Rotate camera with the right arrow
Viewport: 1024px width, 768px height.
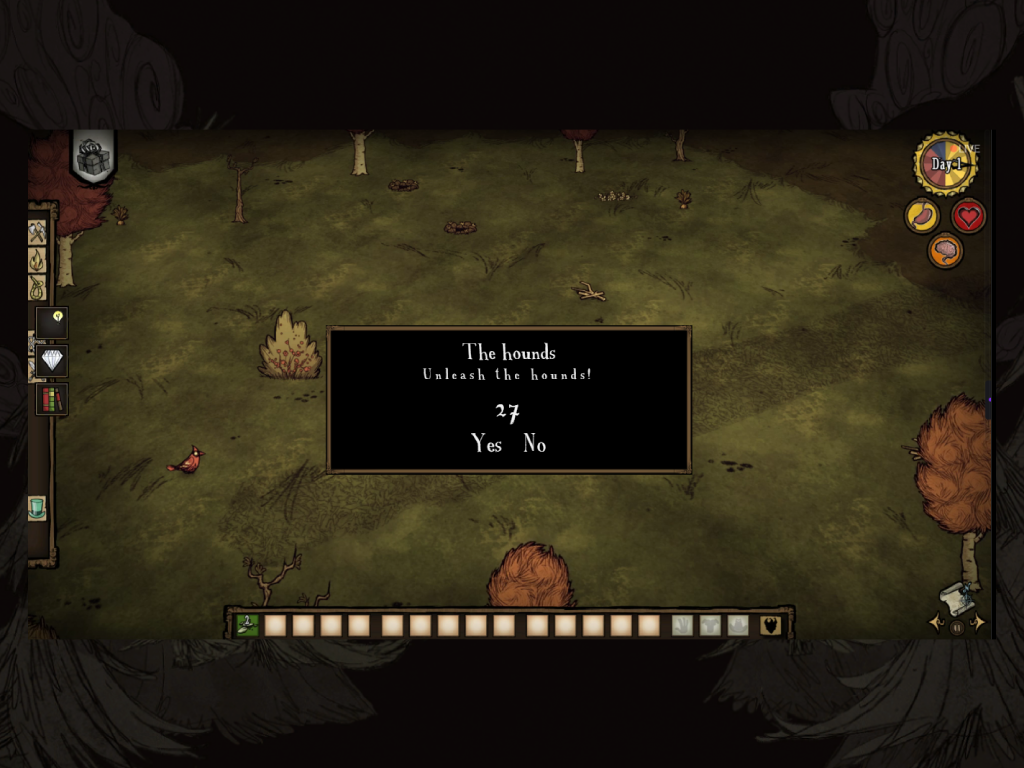point(977,623)
